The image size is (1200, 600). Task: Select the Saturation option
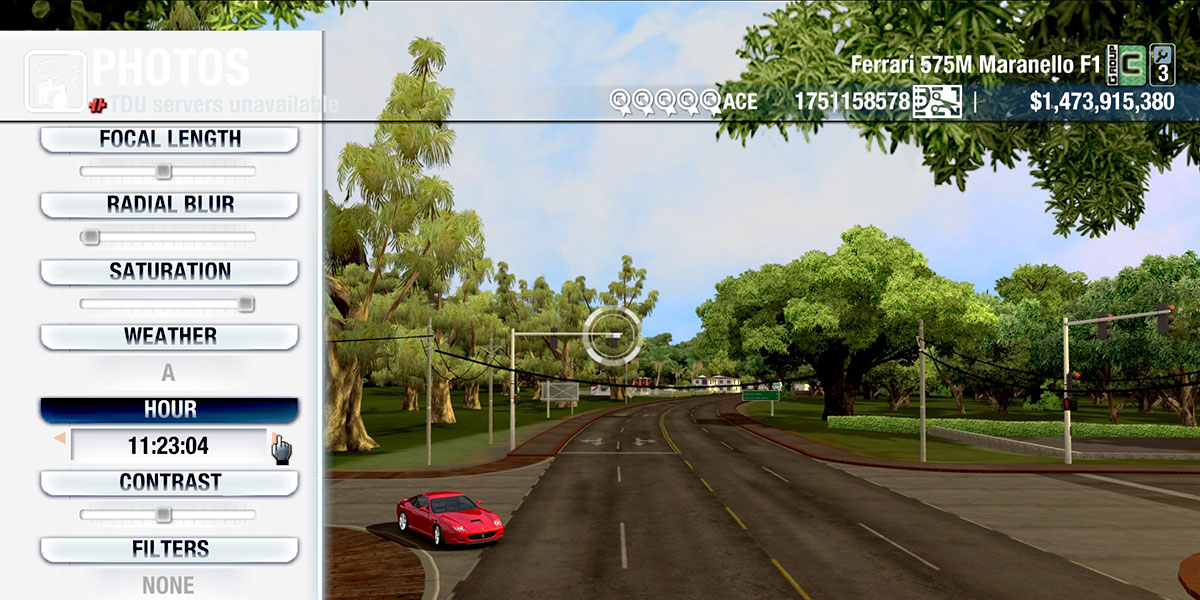coord(169,272)
